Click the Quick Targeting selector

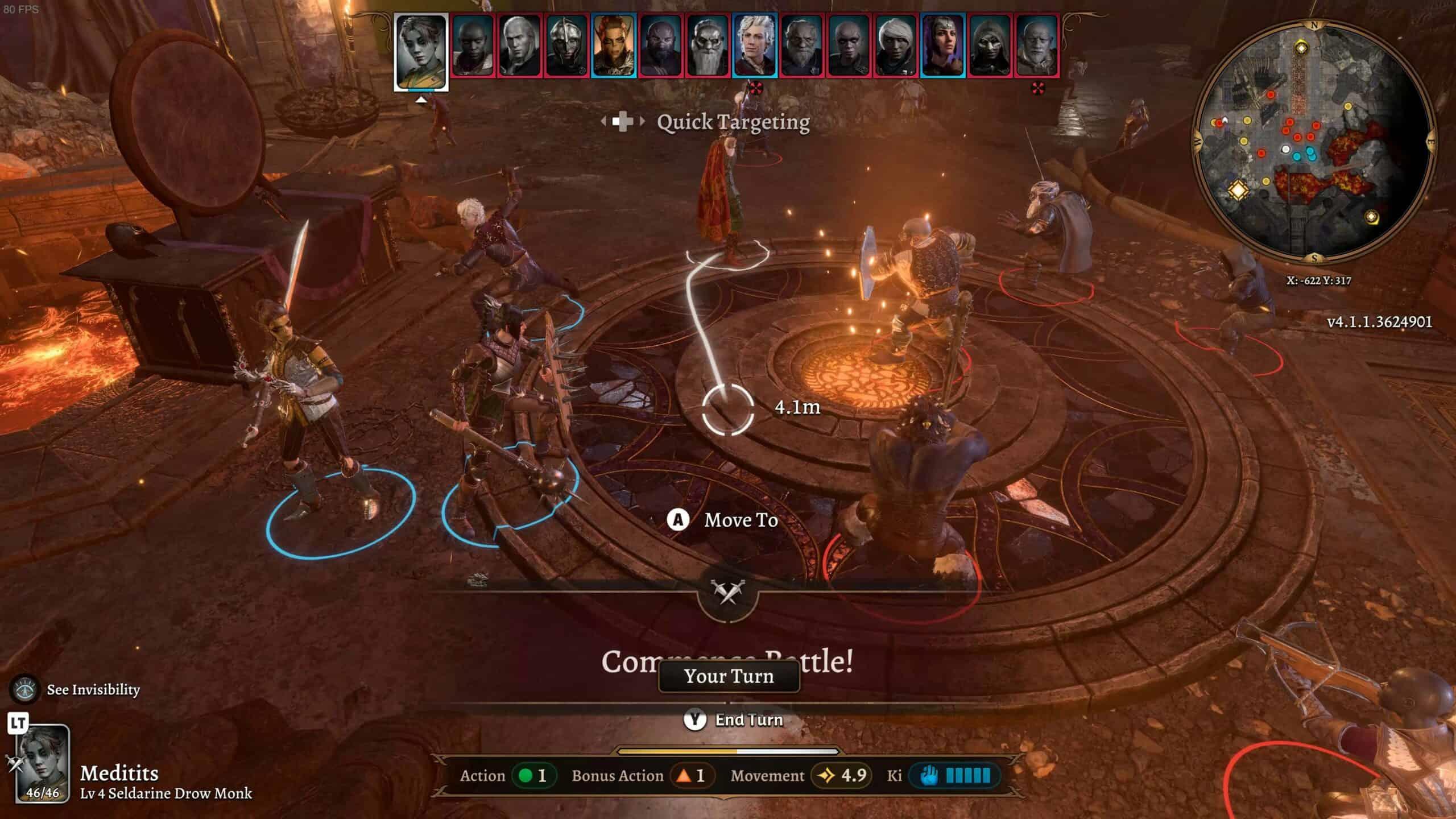(705, 122)
